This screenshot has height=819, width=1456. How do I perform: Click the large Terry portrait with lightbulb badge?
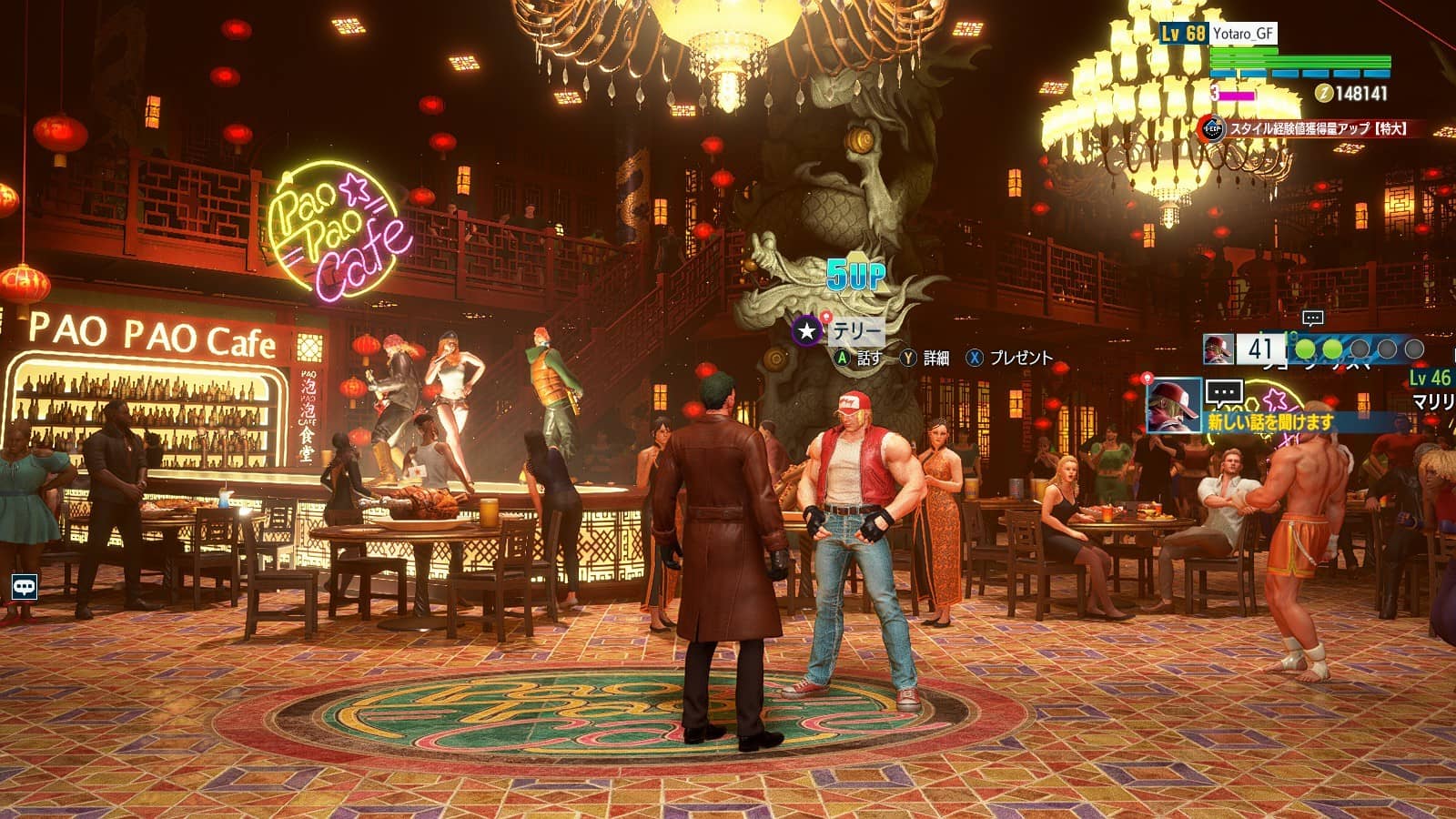coord(1174,406)
